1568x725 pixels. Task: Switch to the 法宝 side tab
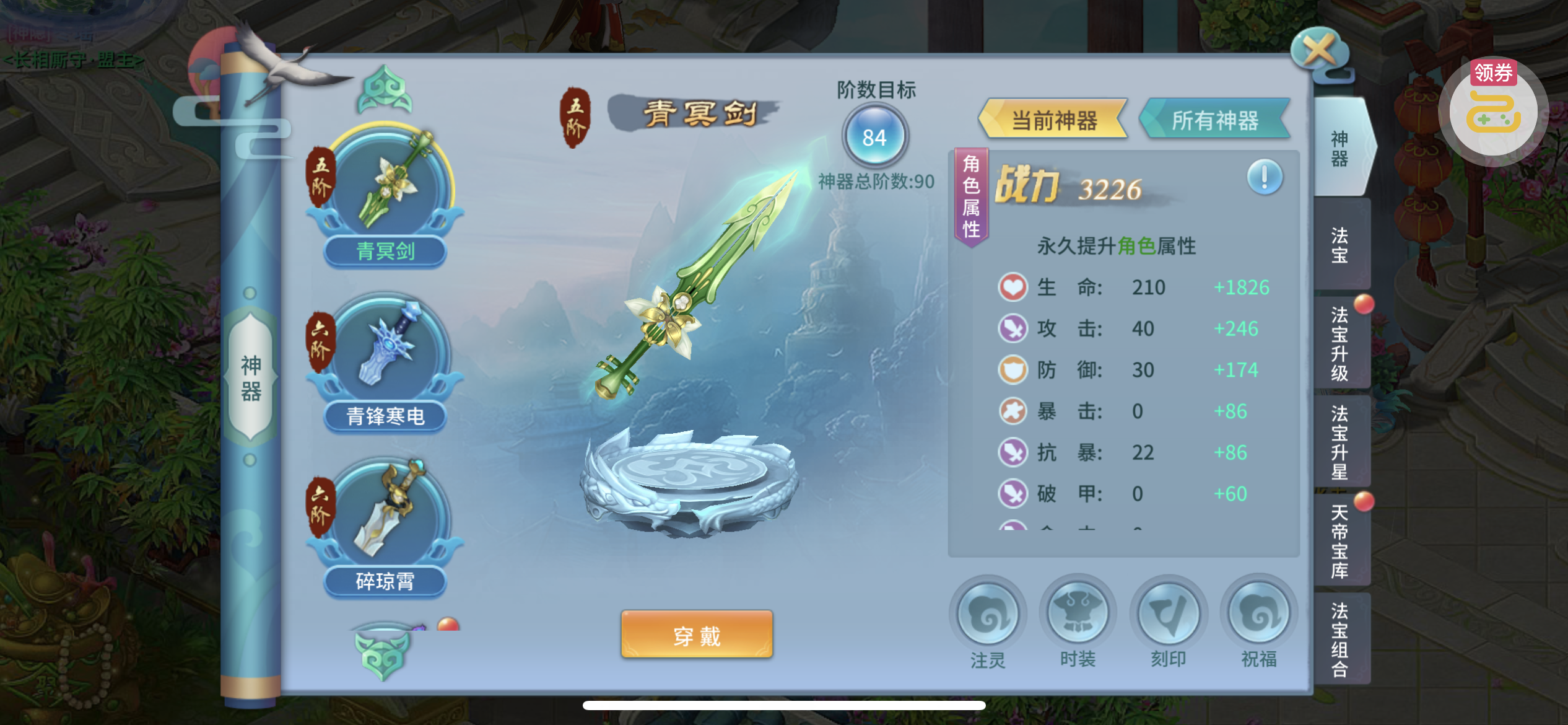pyautogui.click(x=1340, y=245)
